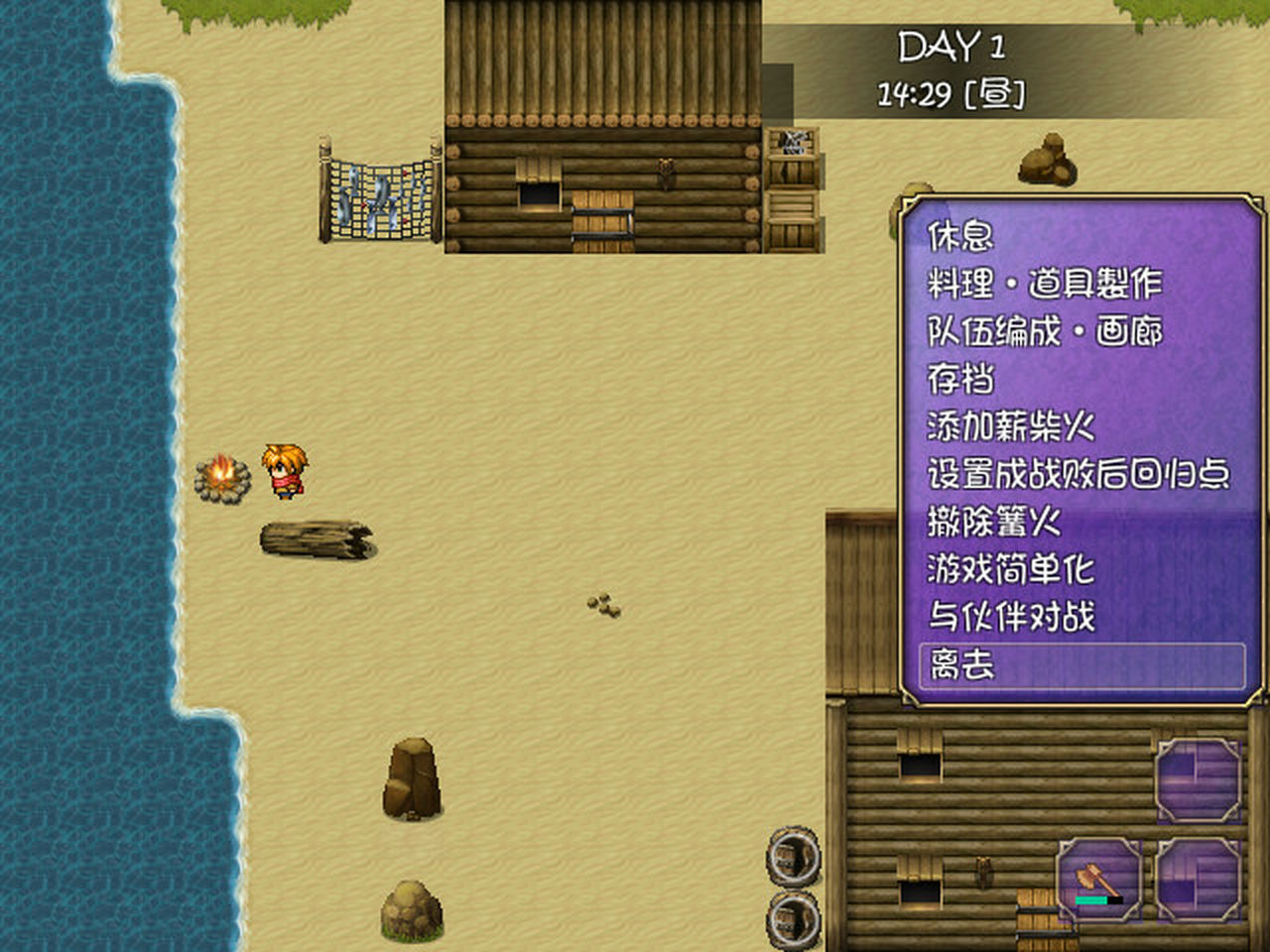This screenshot has width=1270, height=952.
Task: Choose 撤除篝火 to remove the campfire
Action: [x=993, y=522]
